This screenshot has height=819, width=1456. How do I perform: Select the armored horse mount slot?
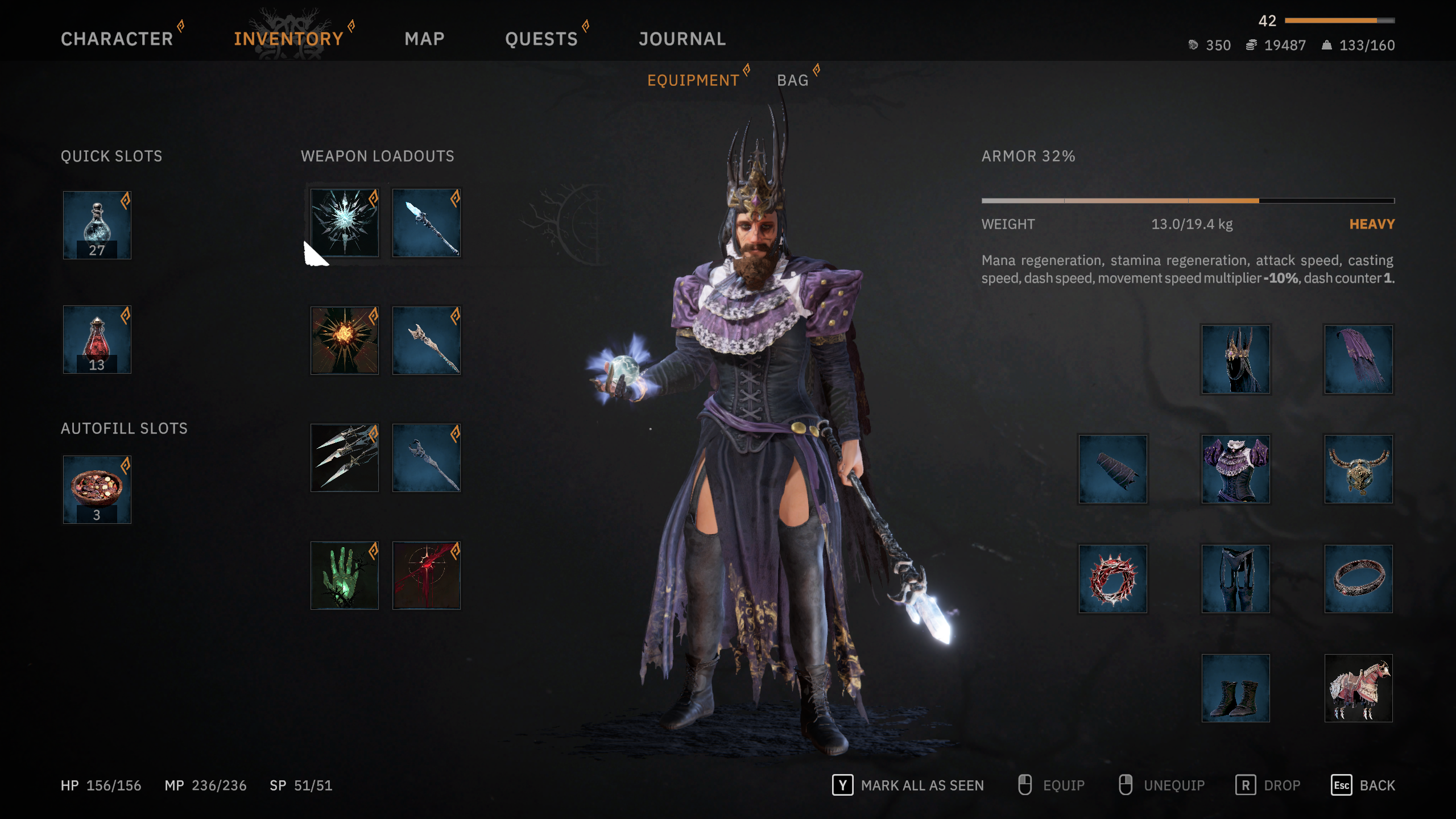[1358, 688]
